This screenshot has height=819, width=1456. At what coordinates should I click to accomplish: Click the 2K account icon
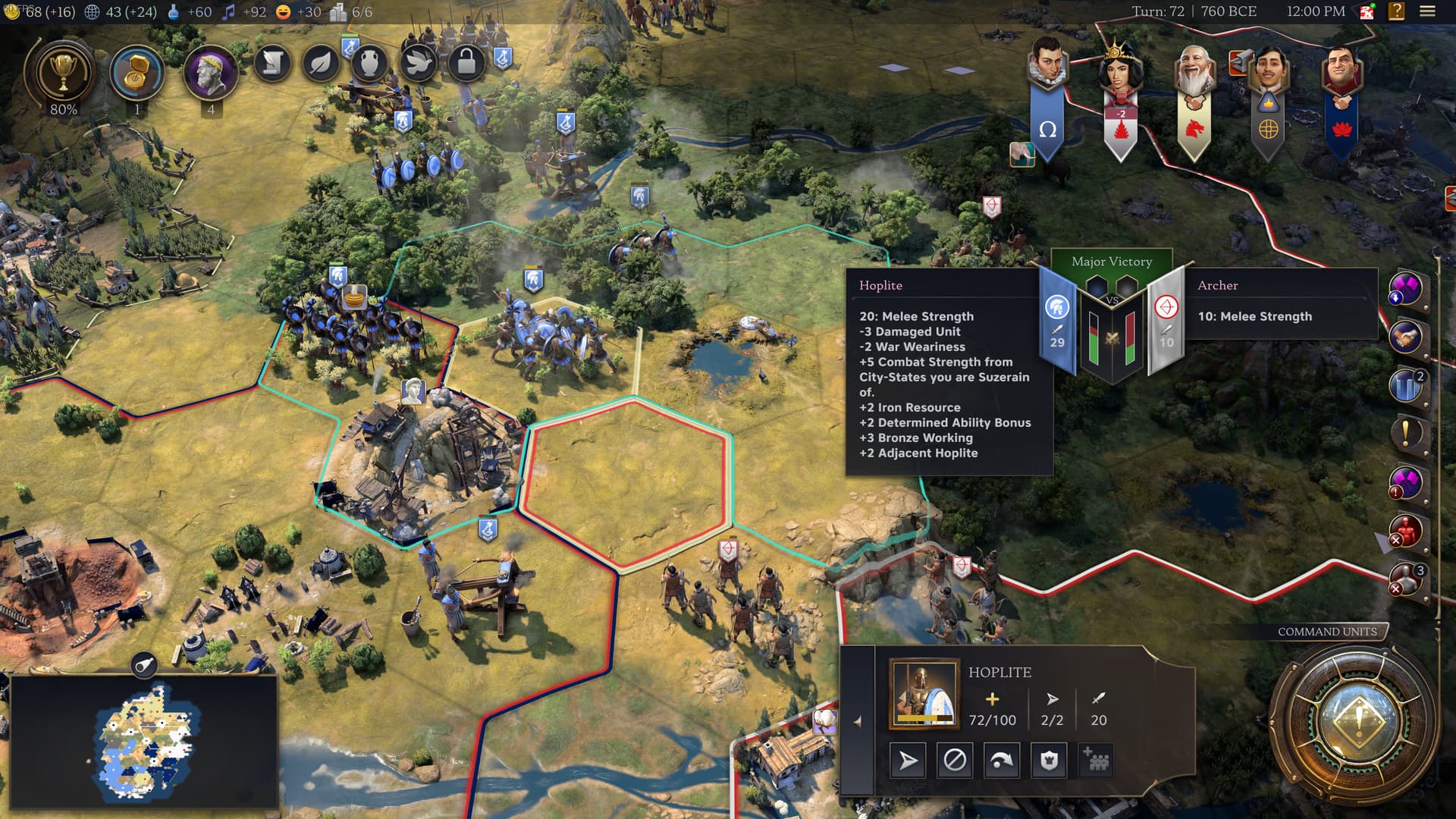point(1367,11)
